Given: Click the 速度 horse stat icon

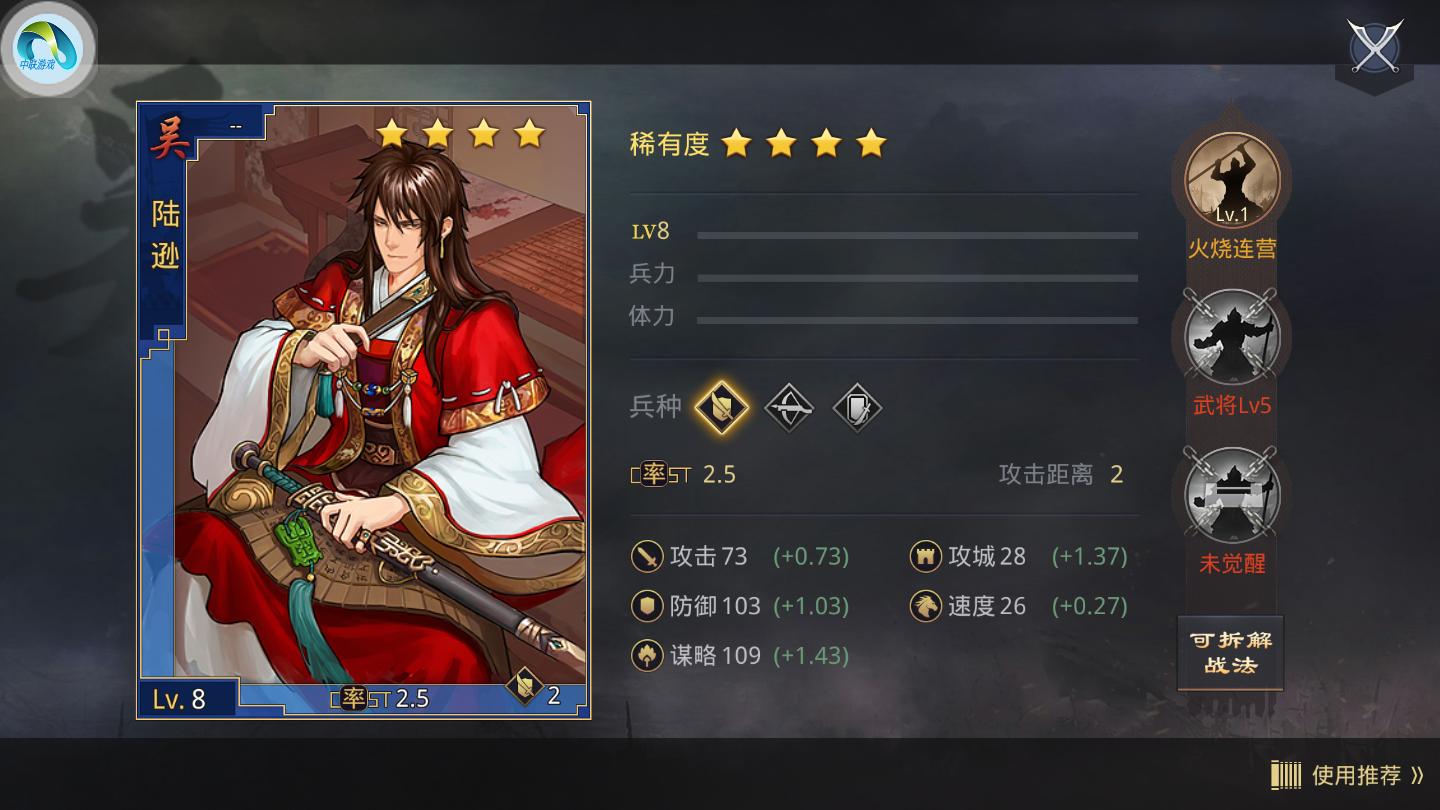Looking at the screenshot, I should point(926,606).
